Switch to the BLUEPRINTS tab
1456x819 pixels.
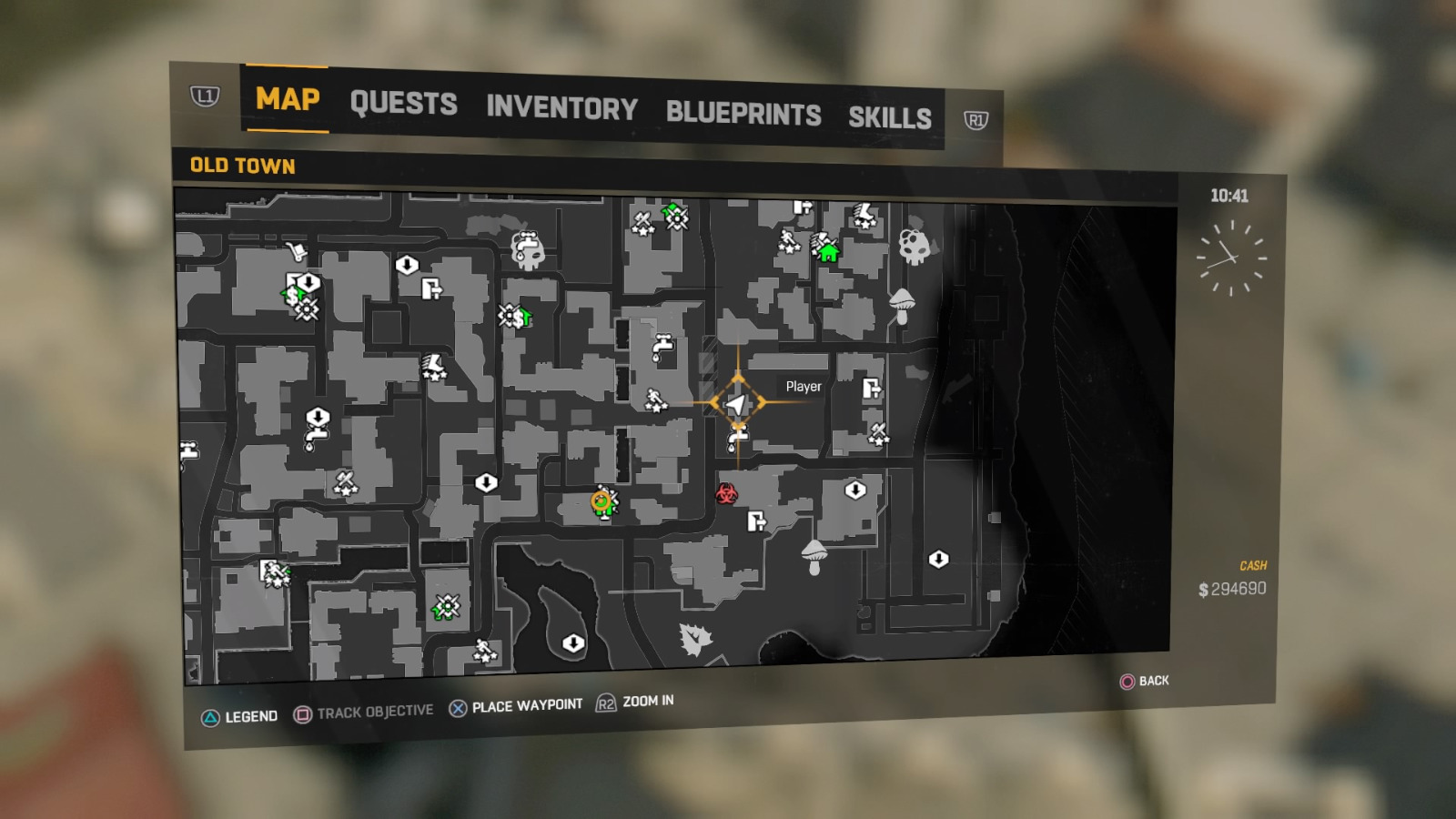click(x=743, y=113)
